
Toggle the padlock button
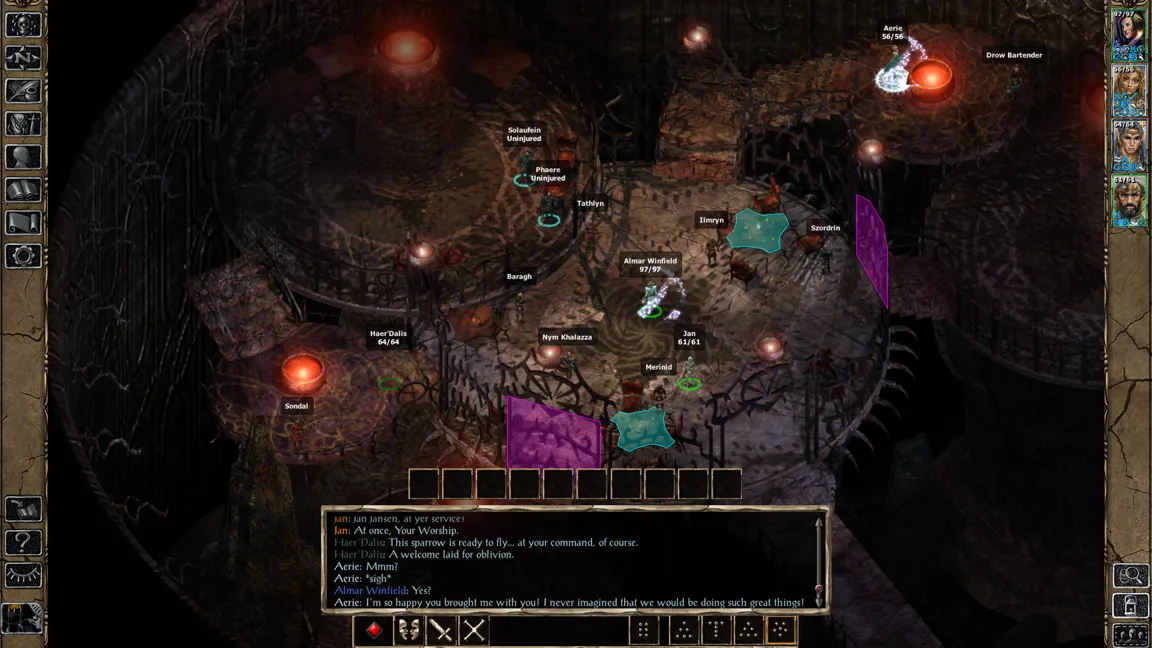click(1131, 606)
